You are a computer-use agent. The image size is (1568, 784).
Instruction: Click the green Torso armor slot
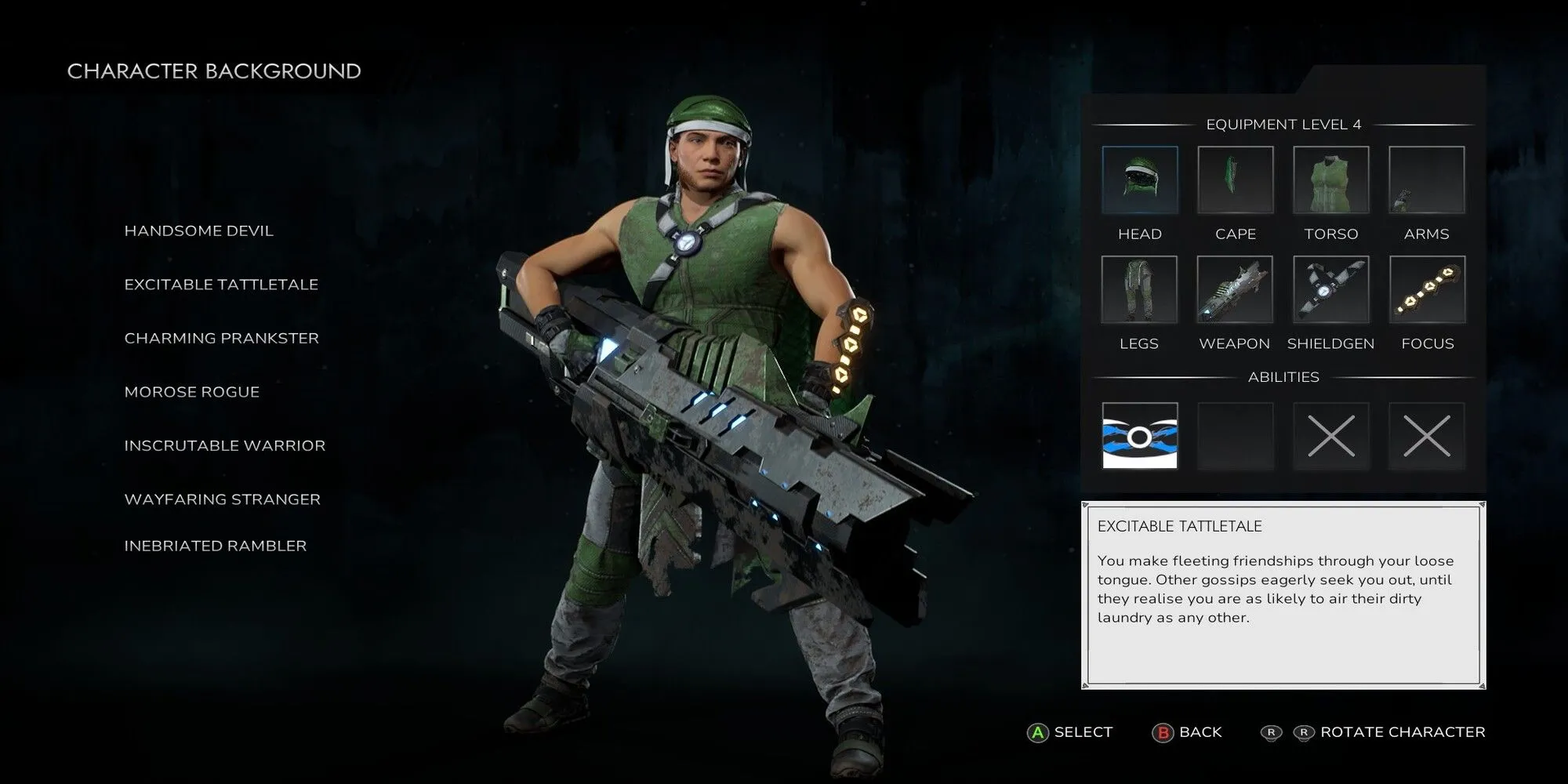click(x=1330, y=180)
